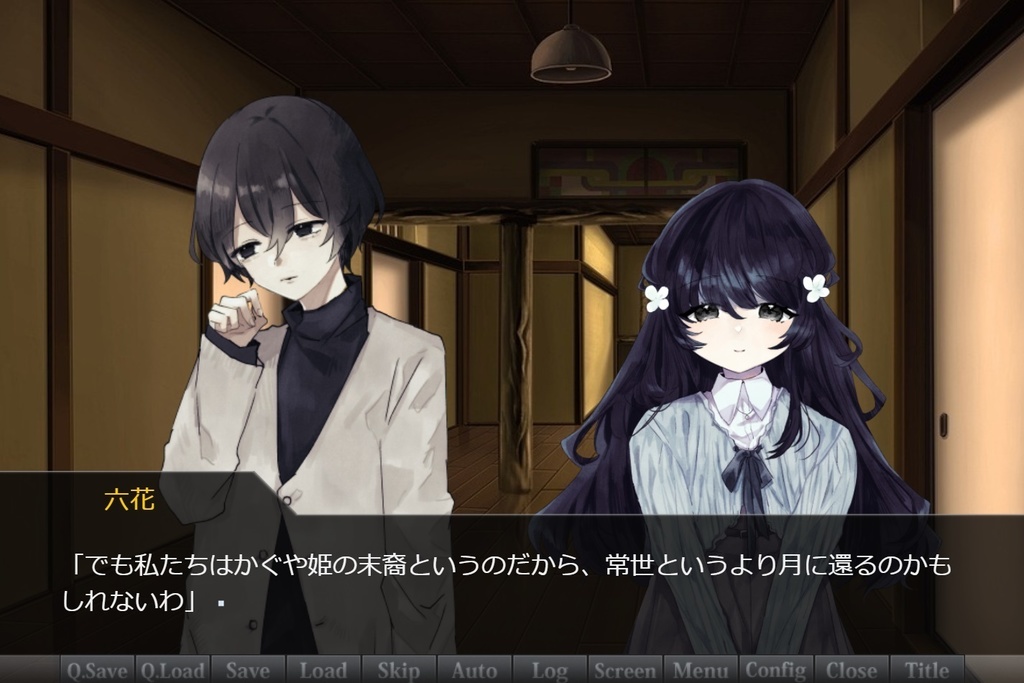
Task: Click the Q.Save button
Action: [97, 670]
